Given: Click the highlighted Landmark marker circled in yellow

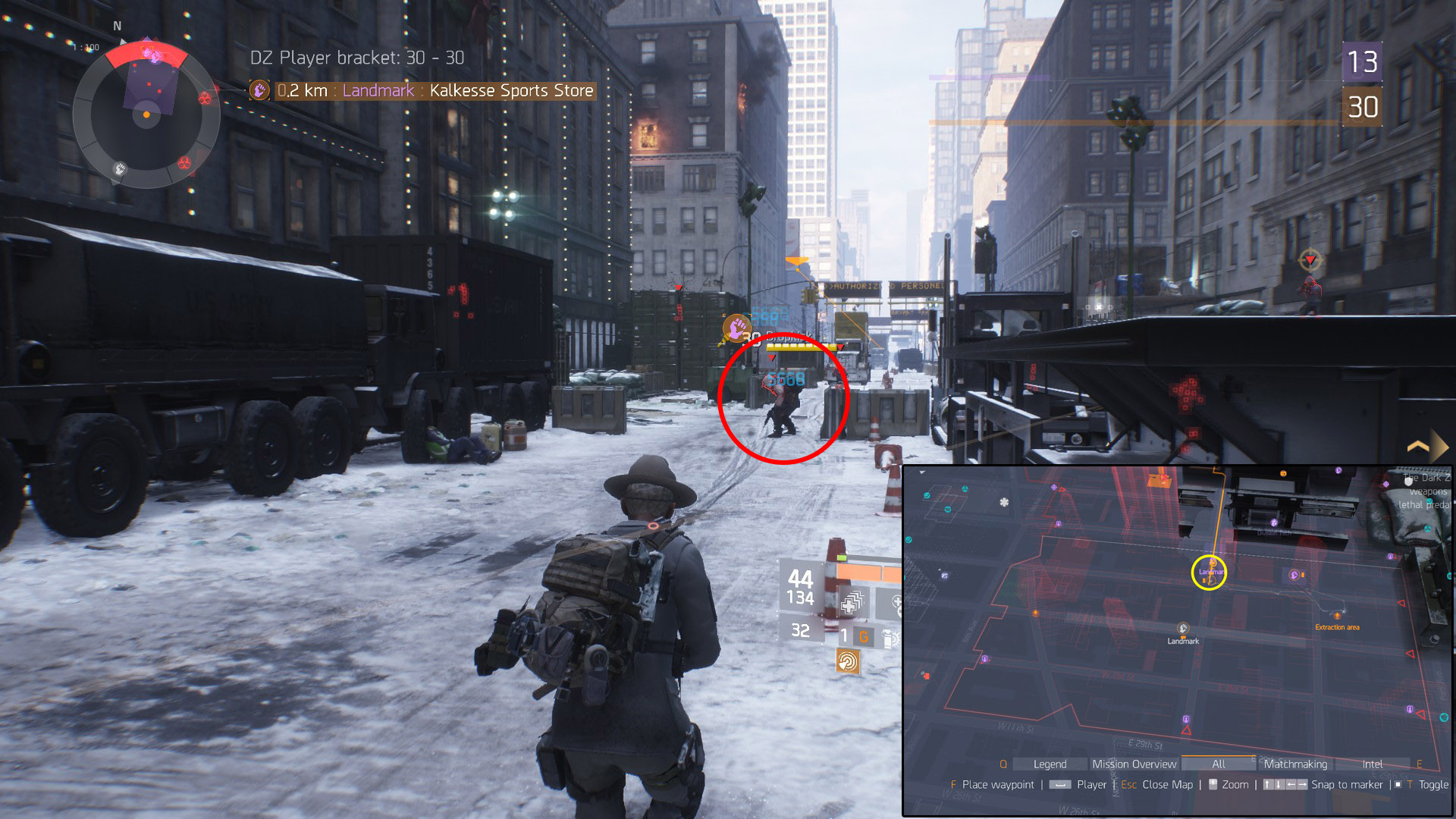Looking at the screenshot, I should point(1209,573).
